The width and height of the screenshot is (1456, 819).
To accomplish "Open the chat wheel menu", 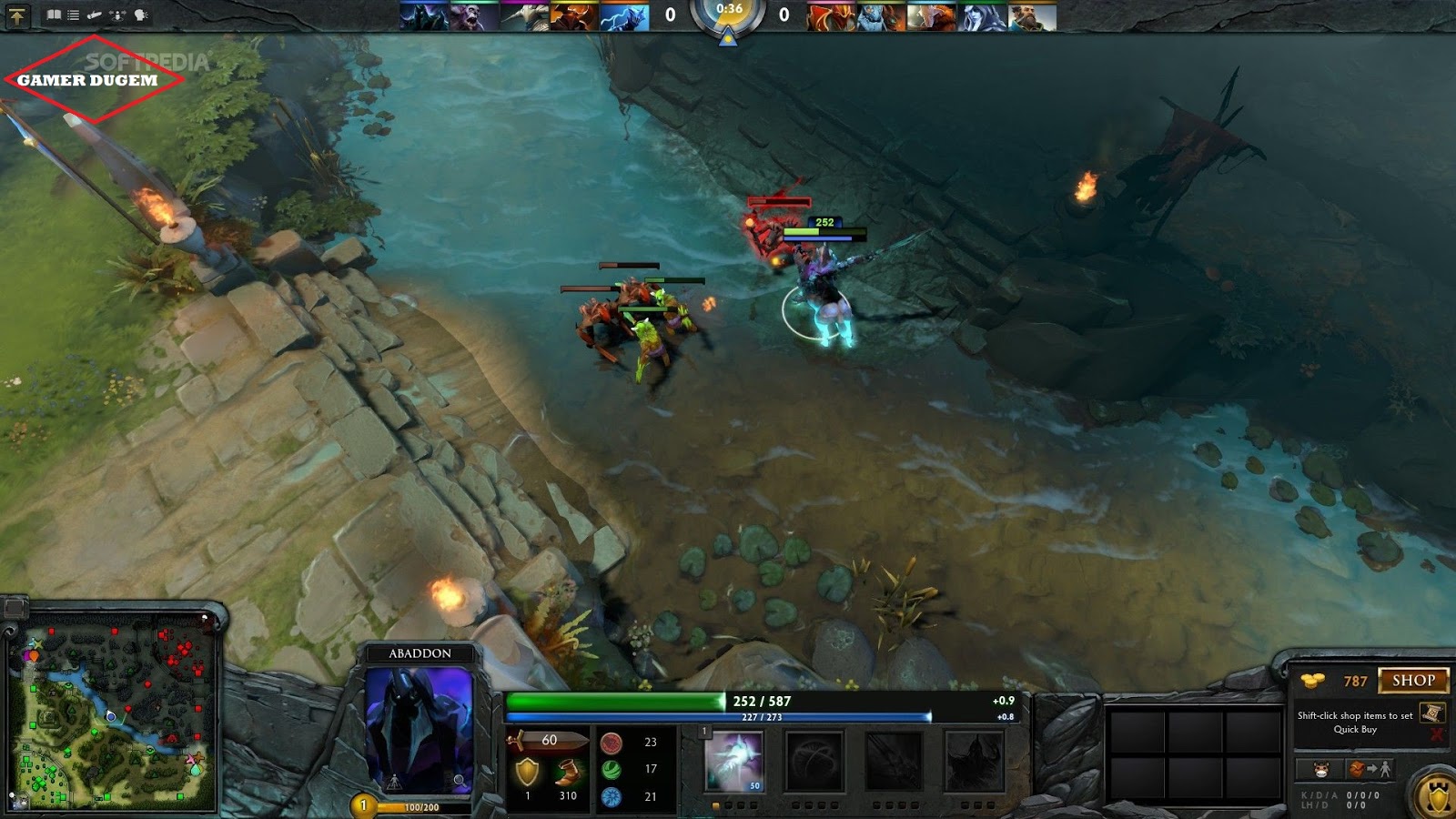I will (138, 13).
